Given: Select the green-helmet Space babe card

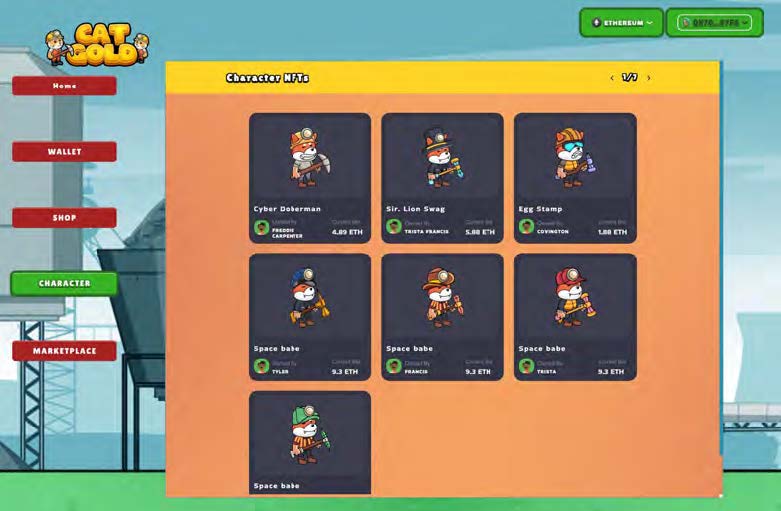Looking at the screenshot, I should click(310, 442).
